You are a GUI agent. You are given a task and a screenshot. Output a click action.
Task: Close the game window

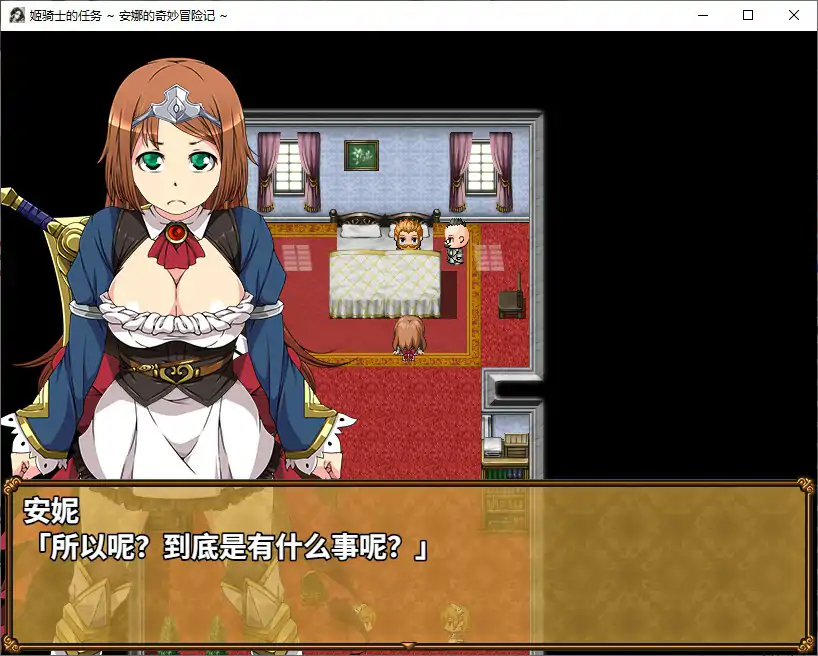(x=794, y=15)
